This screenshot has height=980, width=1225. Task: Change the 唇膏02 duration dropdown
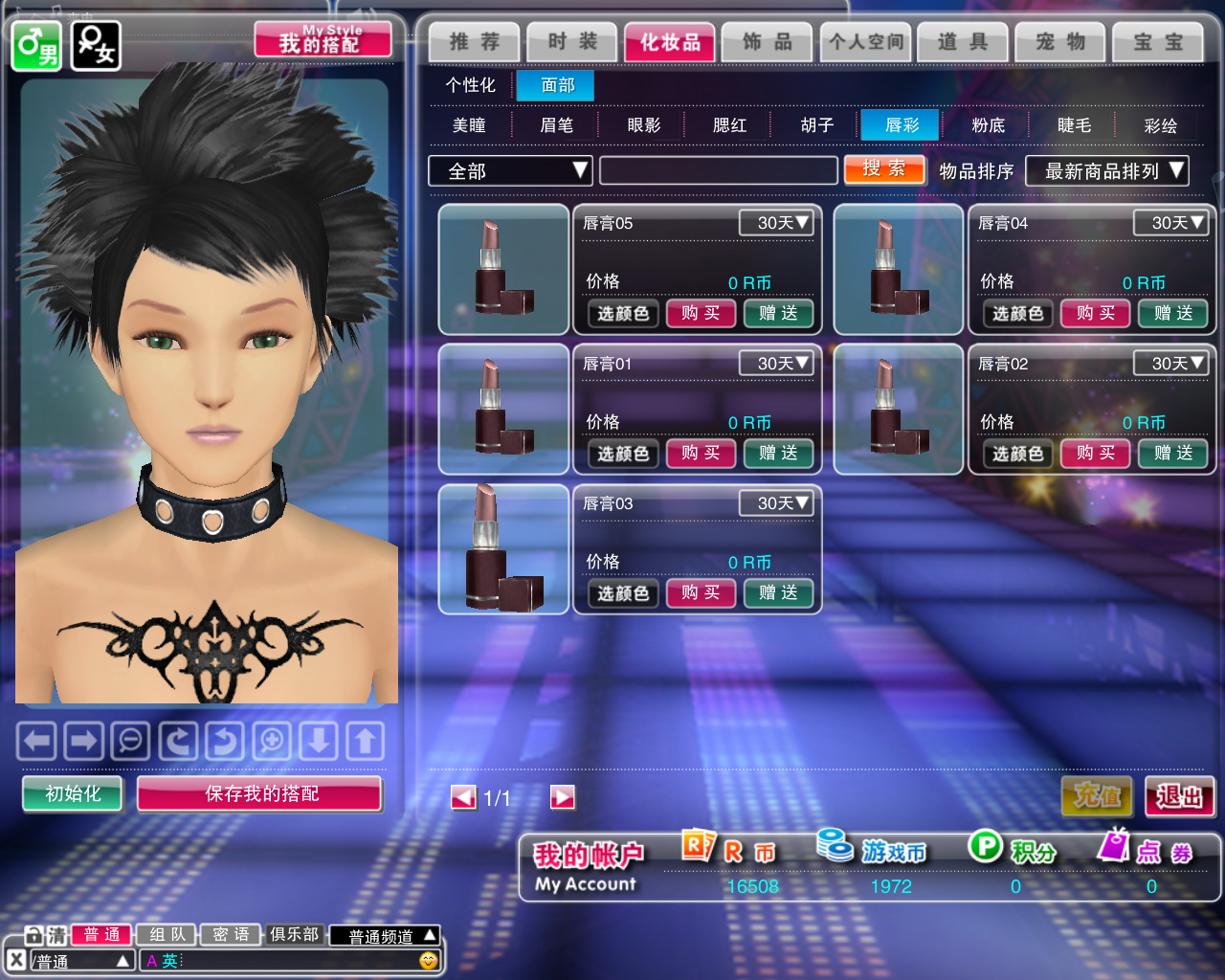point(1170,364)
